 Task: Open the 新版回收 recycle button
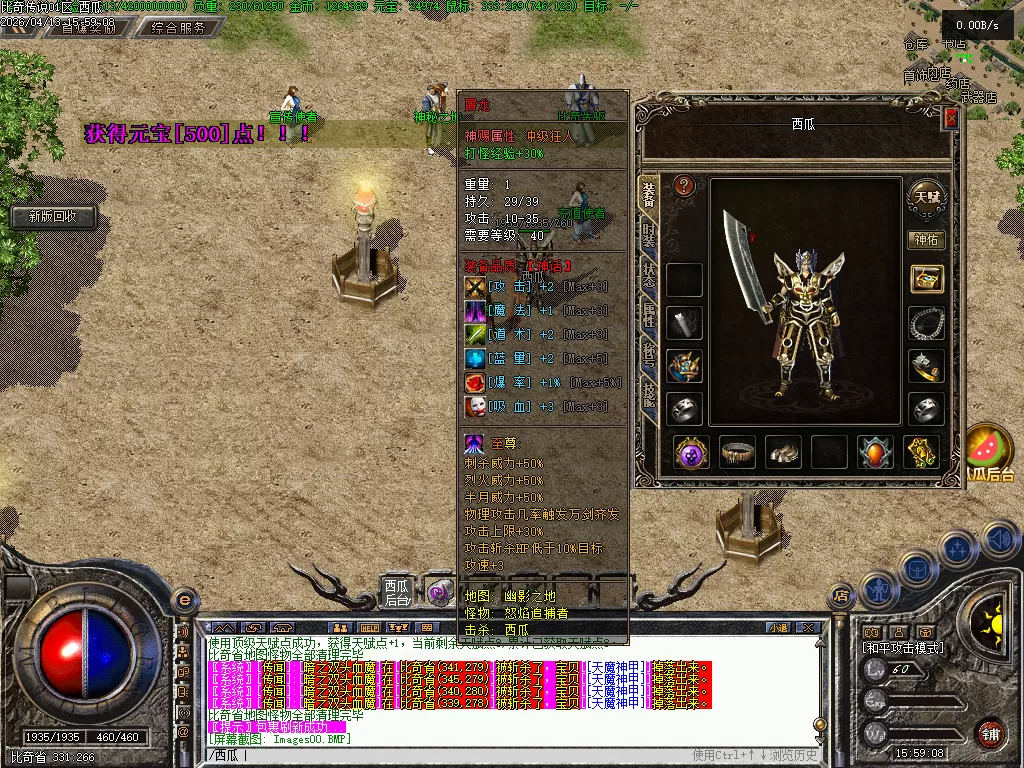(x=54, y=216)
